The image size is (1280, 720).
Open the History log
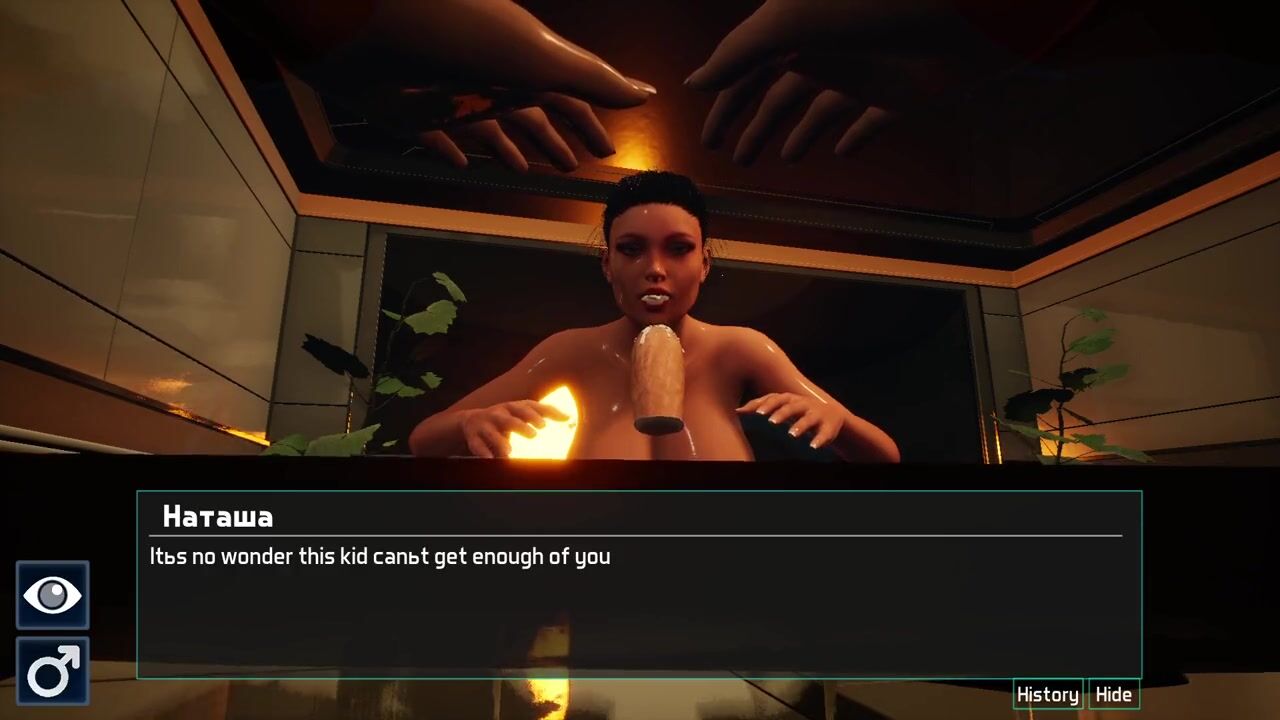[x=1047, y=694]
